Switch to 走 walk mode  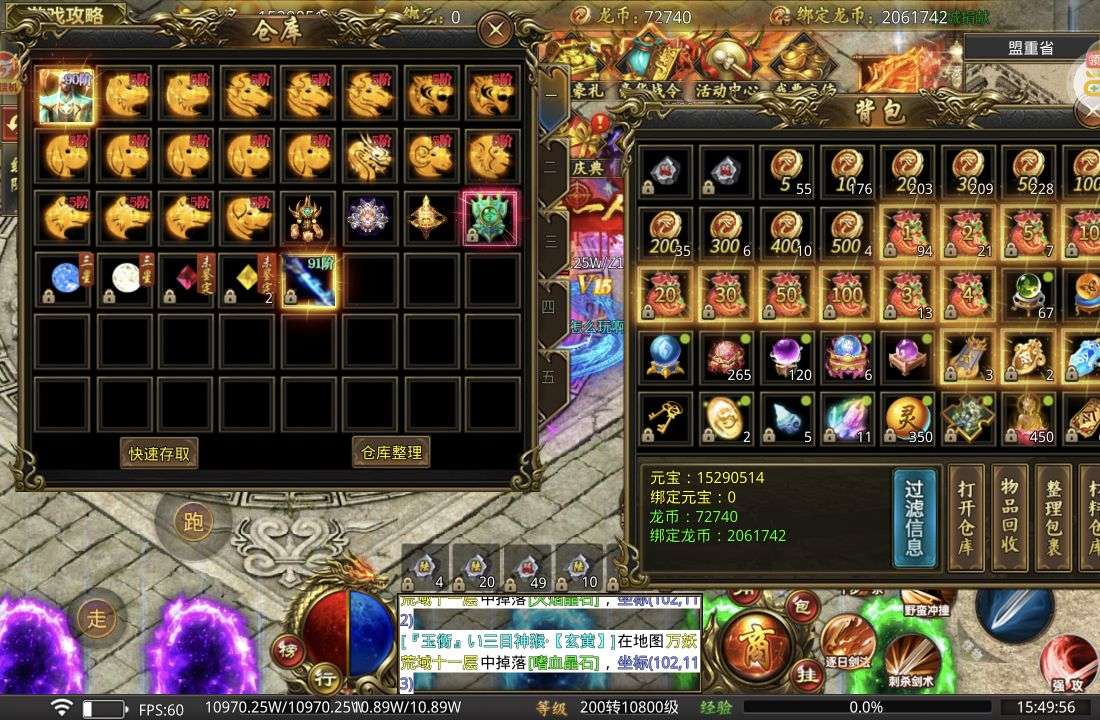pos(96,618)
